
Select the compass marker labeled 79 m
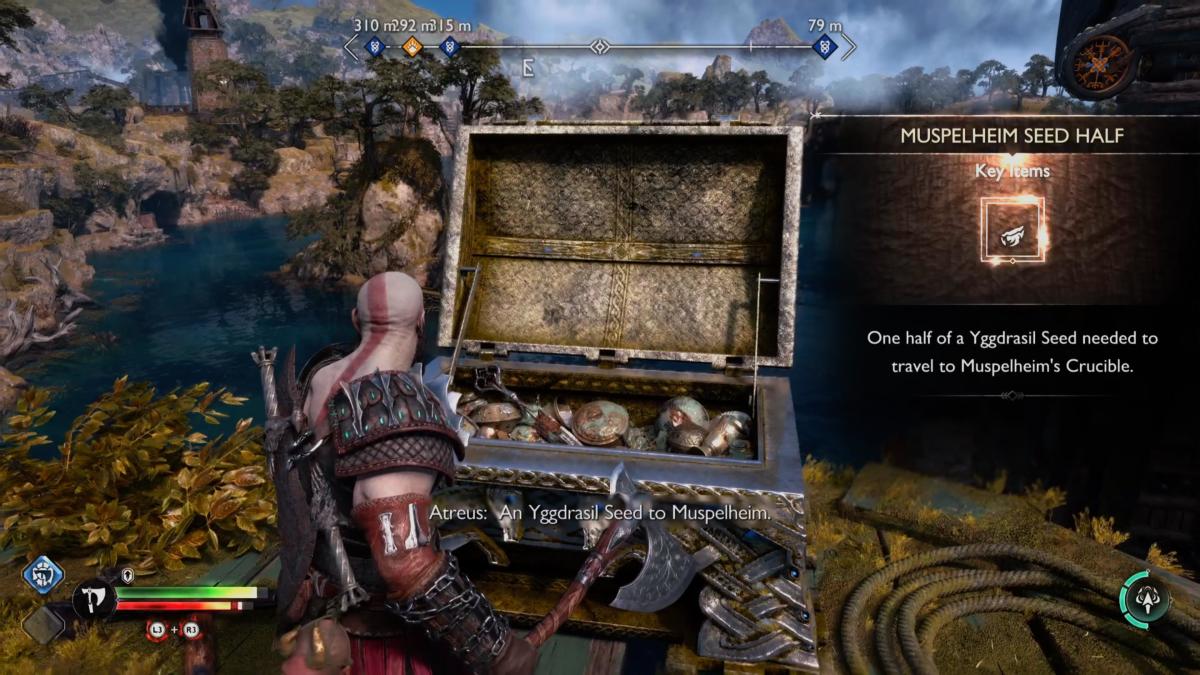point(825,46)
